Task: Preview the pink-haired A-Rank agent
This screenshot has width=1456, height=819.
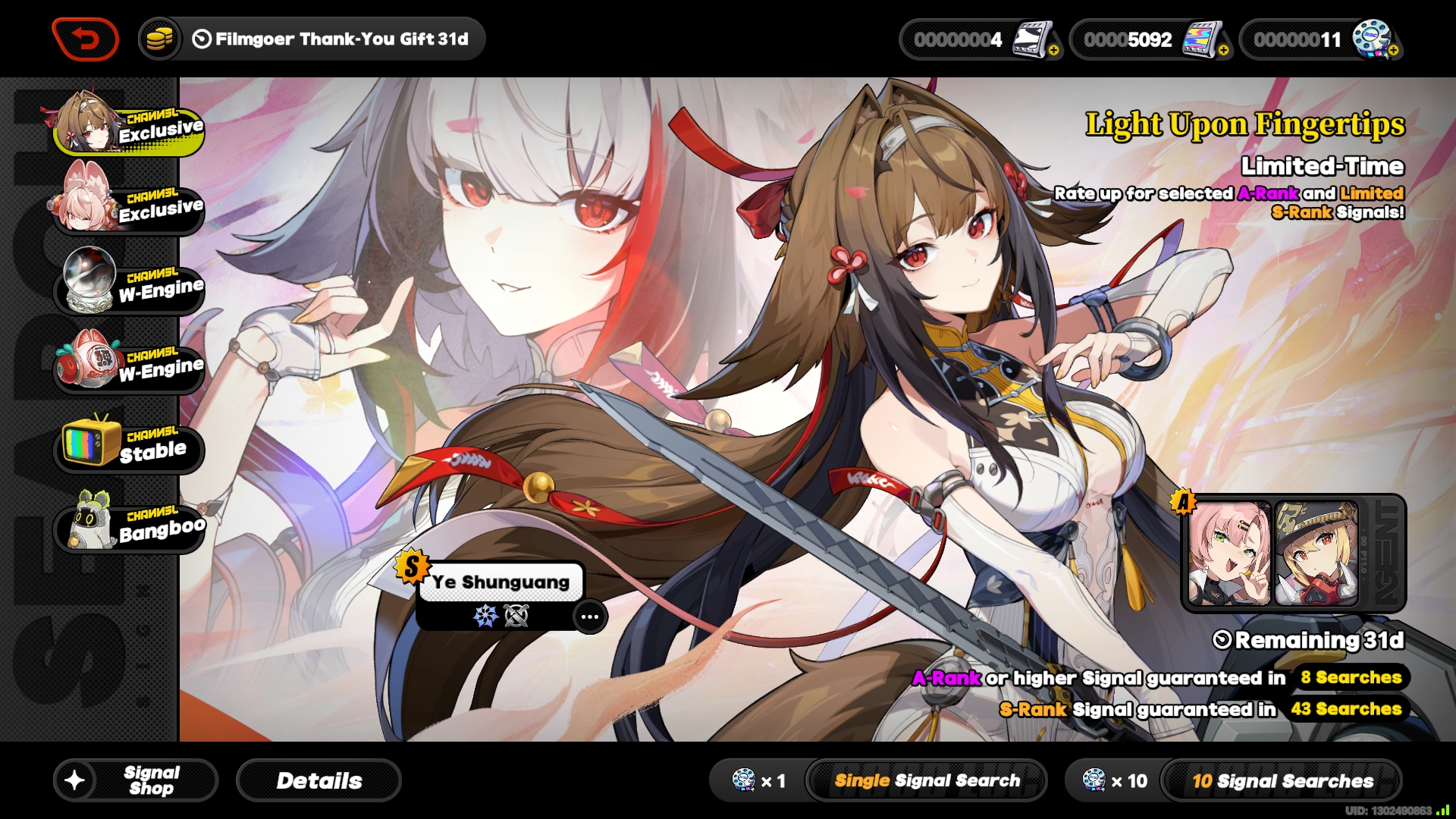Action: 1228,554
